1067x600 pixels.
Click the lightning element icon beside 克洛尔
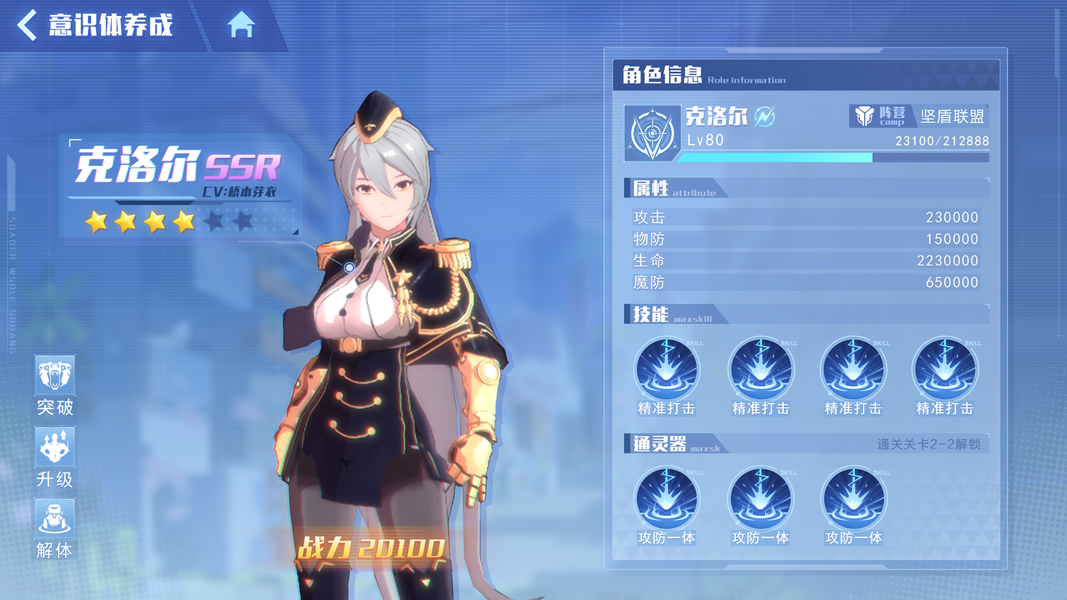tap(765, 117)
